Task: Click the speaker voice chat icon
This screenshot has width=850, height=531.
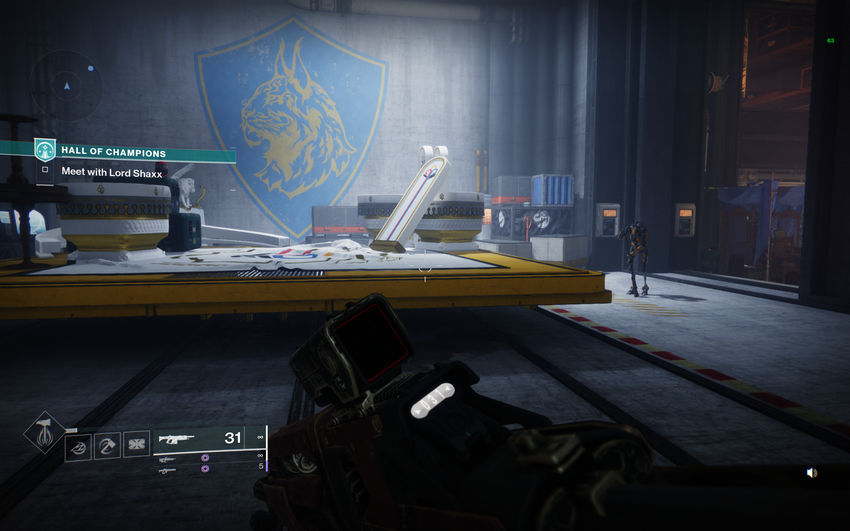Action: 811,473
